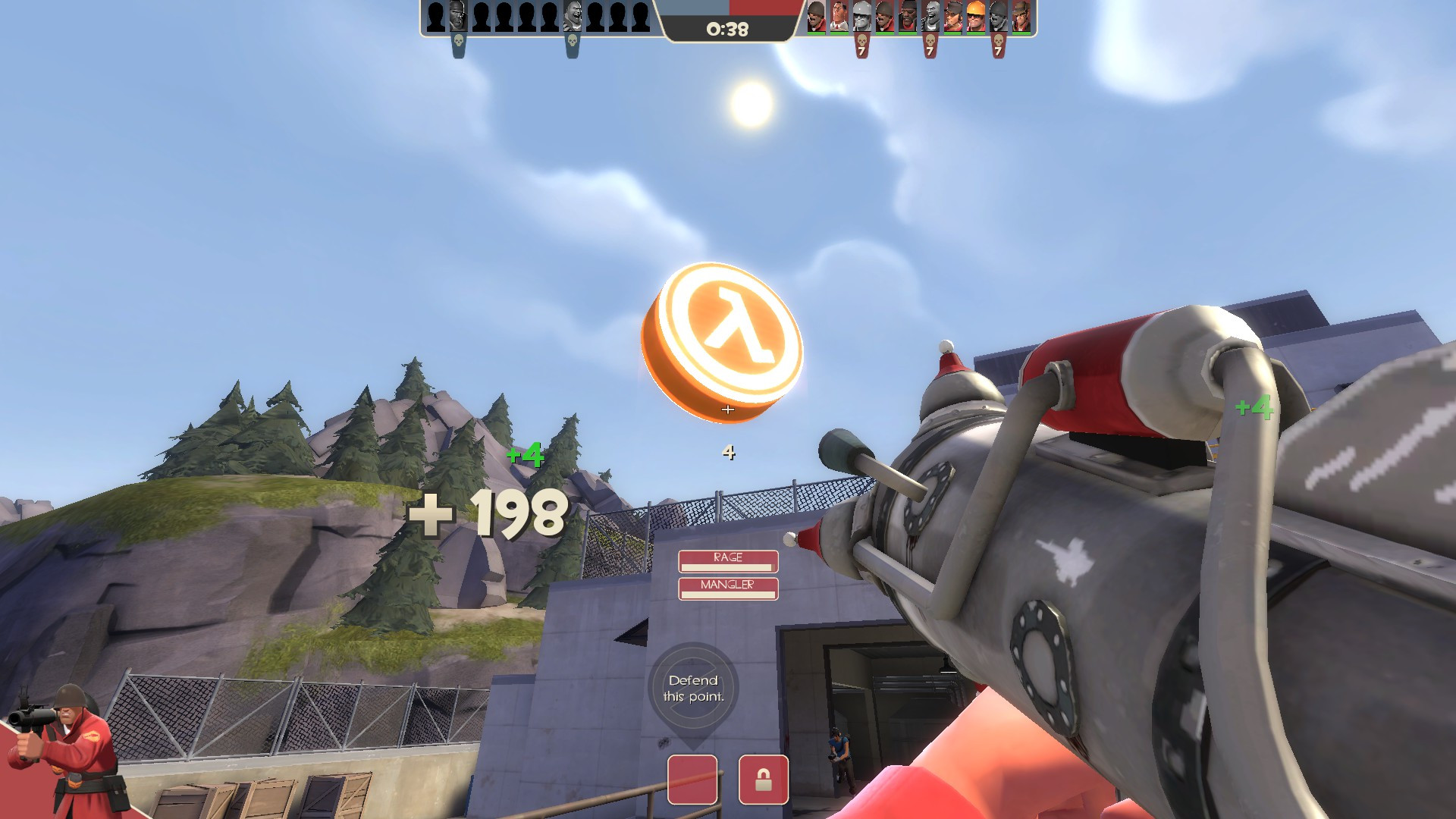The height and width of the screenshot is (819, 1456).
Task: Click the MANGLER charge progress bar
Action: pos(728,594)
